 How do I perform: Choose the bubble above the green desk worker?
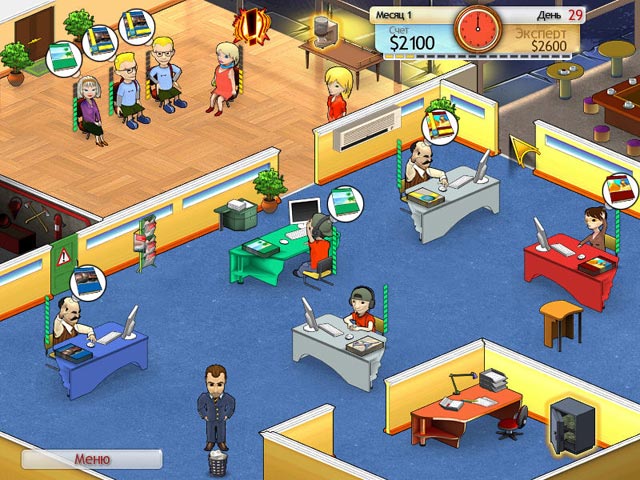[x=345, y=201]
